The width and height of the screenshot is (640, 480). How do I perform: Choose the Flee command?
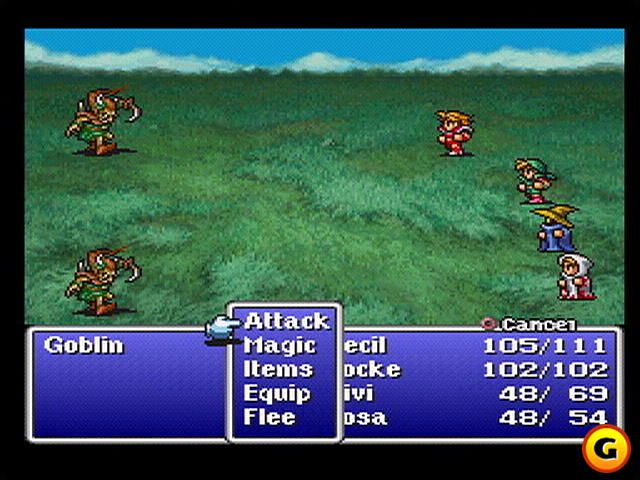click(x=270, y=416)
